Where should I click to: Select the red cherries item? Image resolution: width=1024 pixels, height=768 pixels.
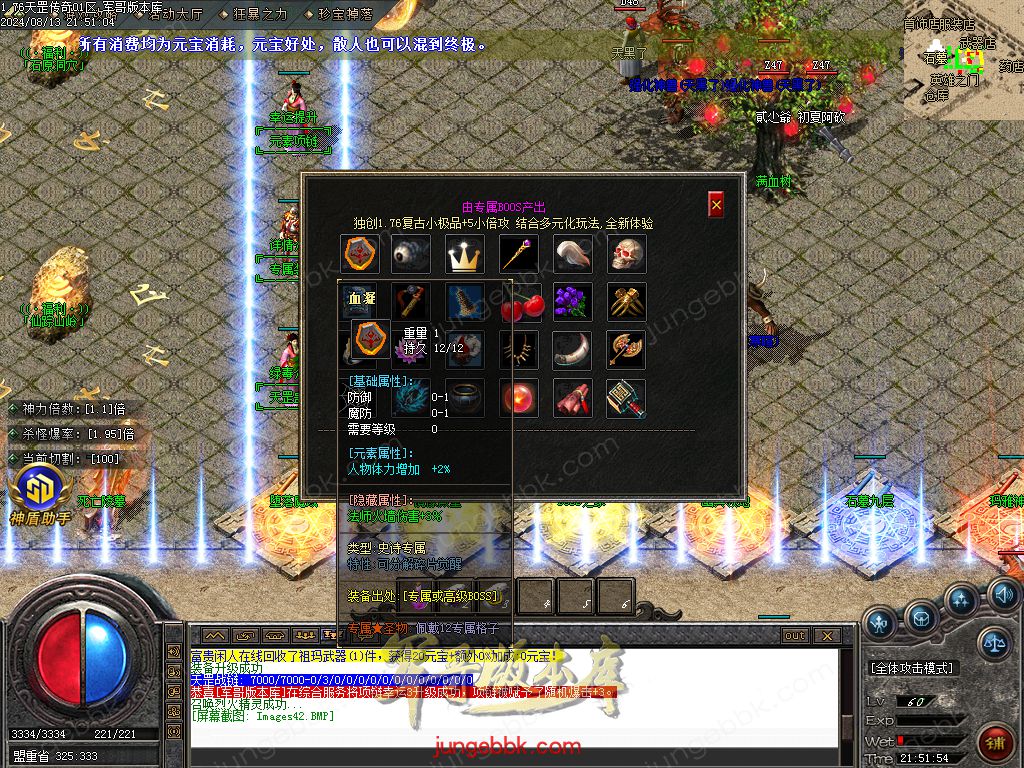(518, 303)
